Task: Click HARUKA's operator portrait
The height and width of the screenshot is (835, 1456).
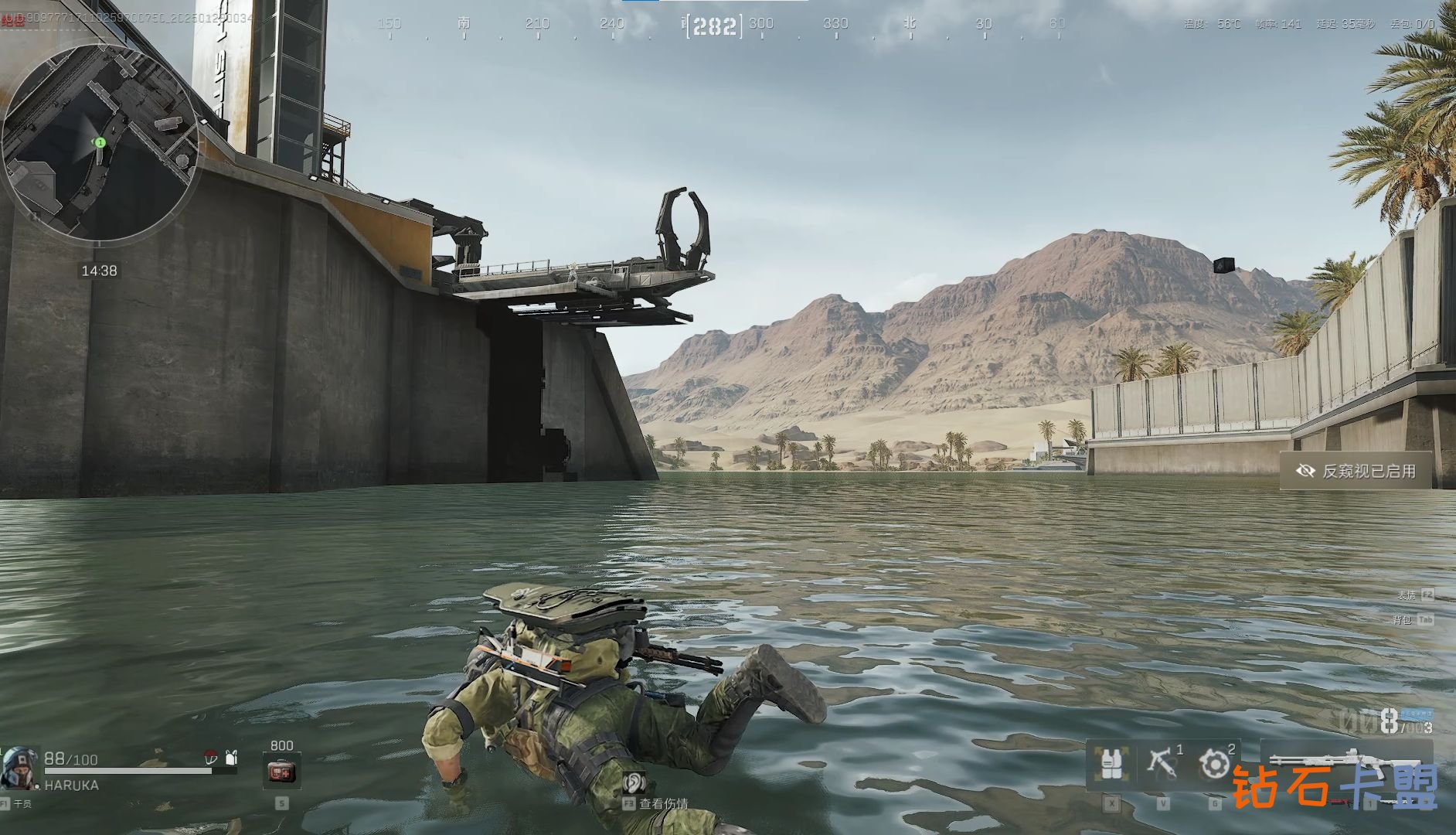Action: 19,767
